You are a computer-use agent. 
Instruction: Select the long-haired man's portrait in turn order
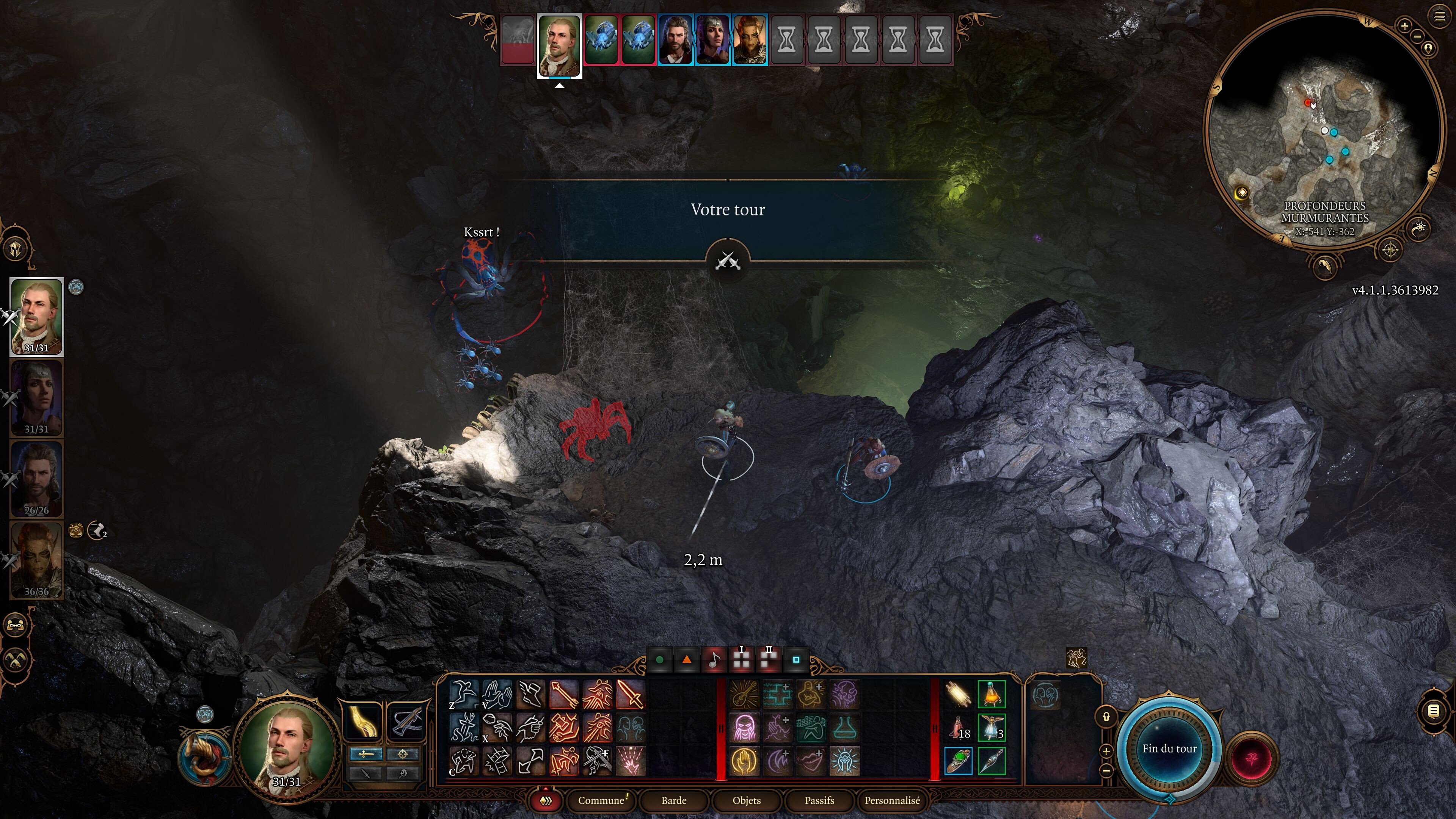pyautogui.click(x=675, y=39)
